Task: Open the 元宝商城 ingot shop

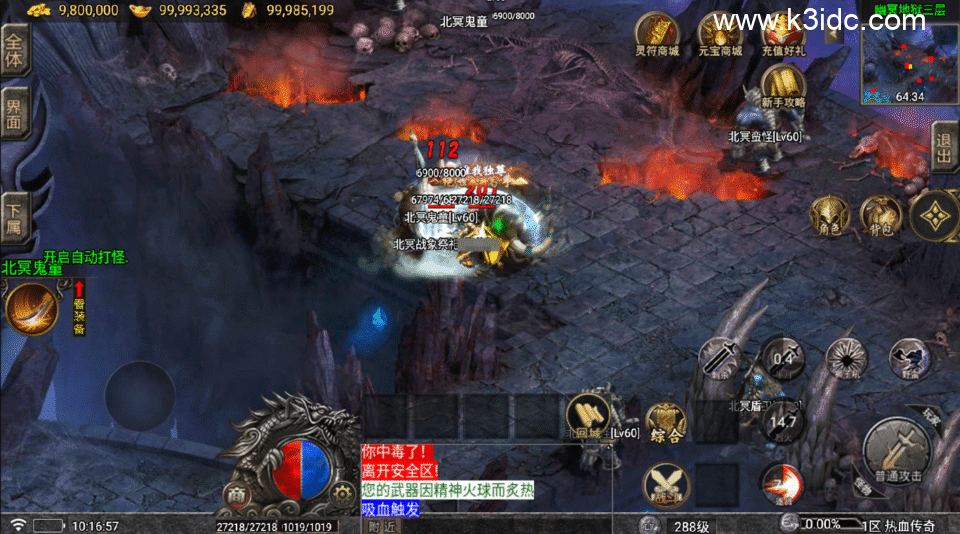Action: pos(720,34)
